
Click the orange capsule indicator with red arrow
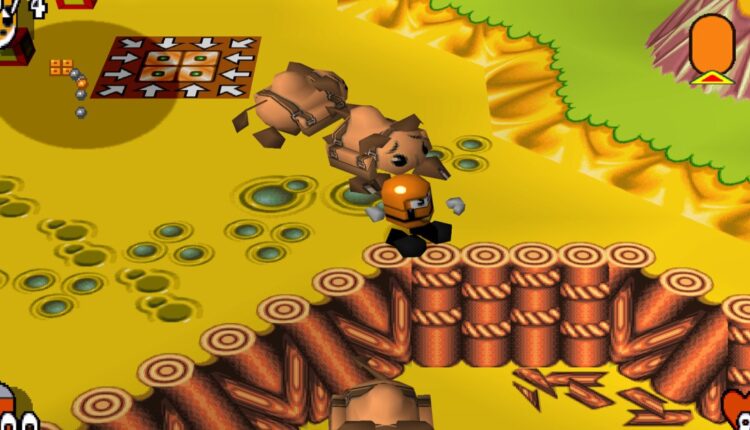711,47
